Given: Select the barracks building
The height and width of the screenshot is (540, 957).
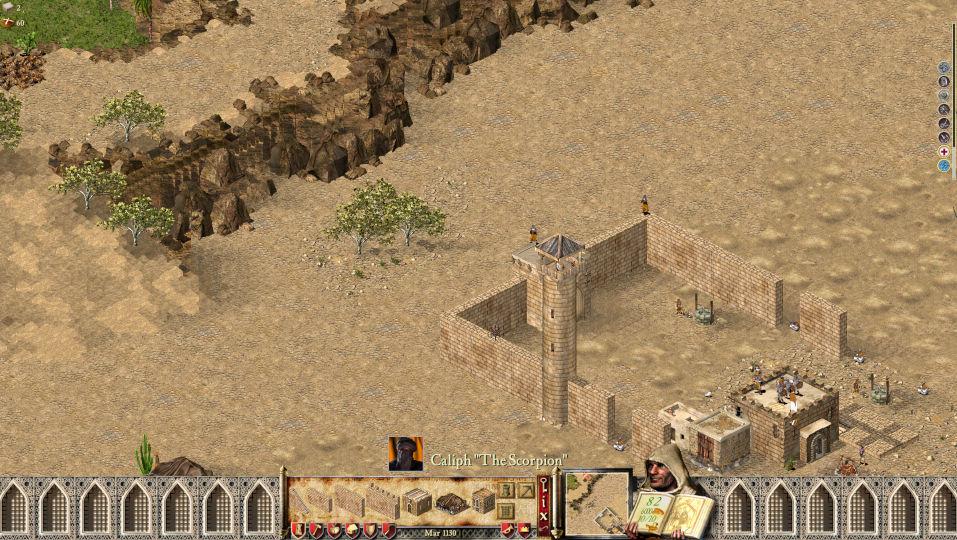Looking at the screenshot, I should tap(417, 502).
